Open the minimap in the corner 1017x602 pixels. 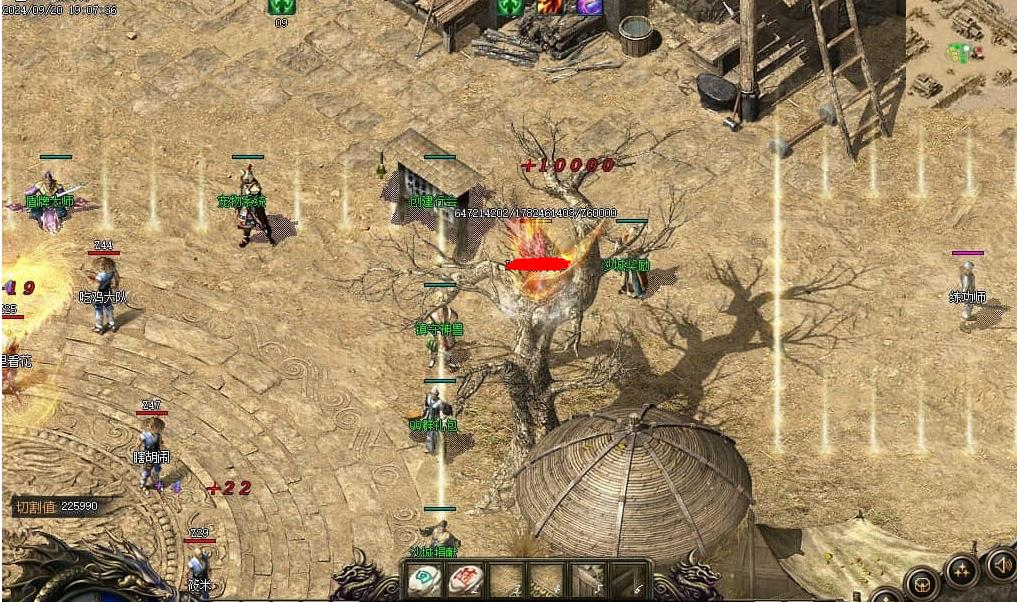960,52
